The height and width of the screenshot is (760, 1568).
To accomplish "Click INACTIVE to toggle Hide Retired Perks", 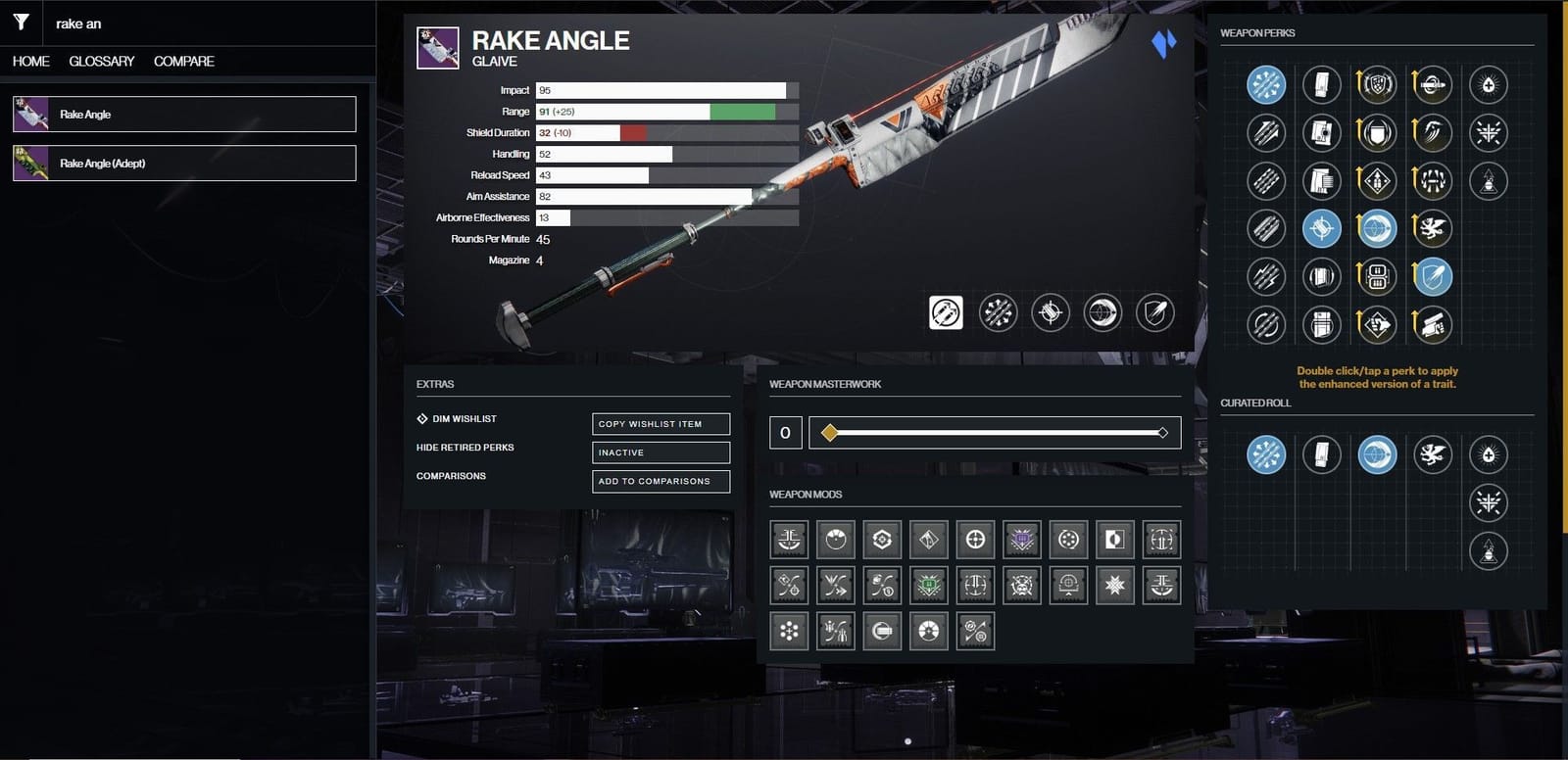I will pos(661,452).
